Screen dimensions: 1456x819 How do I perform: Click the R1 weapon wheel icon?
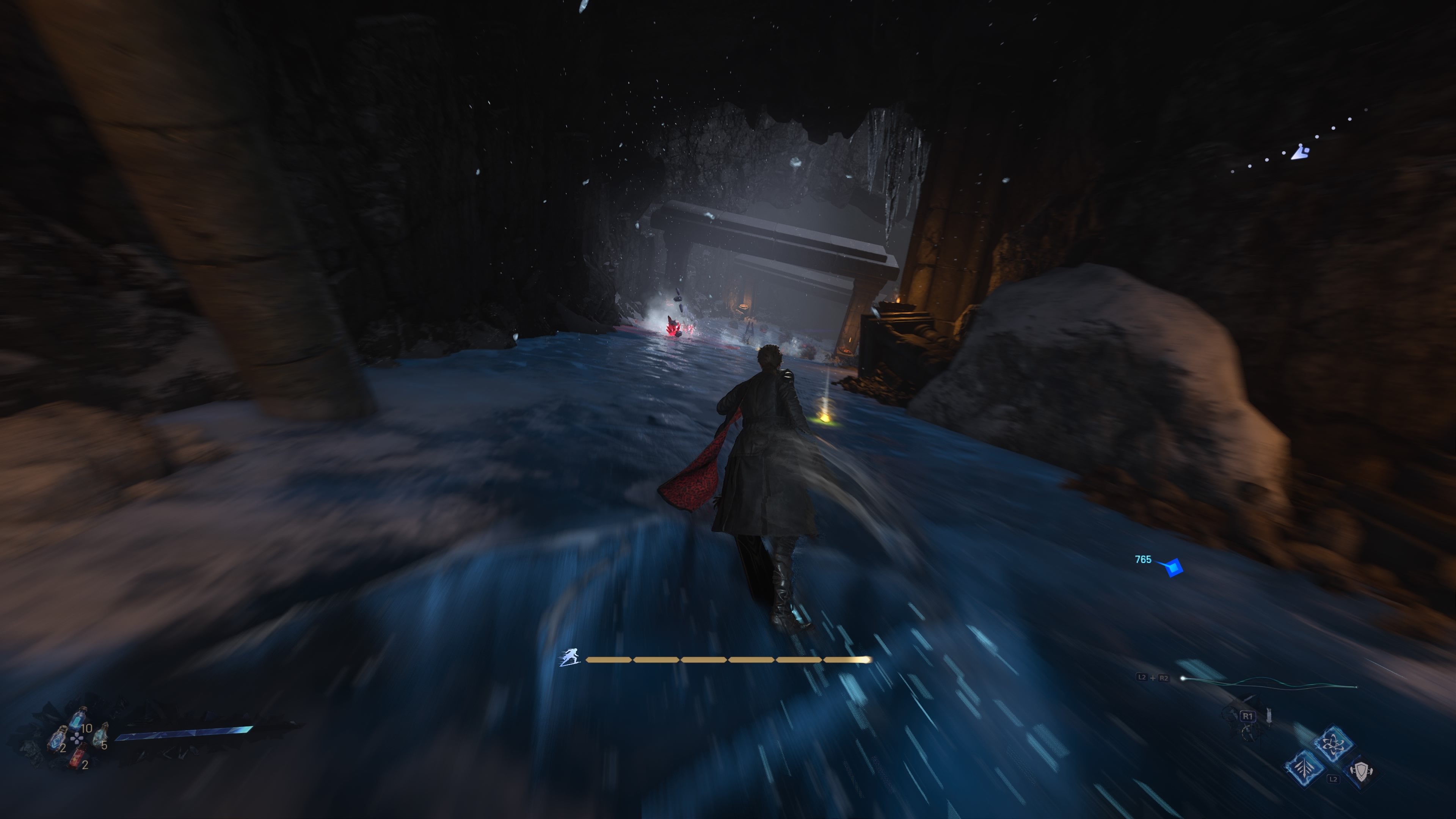click(1248, 716)
